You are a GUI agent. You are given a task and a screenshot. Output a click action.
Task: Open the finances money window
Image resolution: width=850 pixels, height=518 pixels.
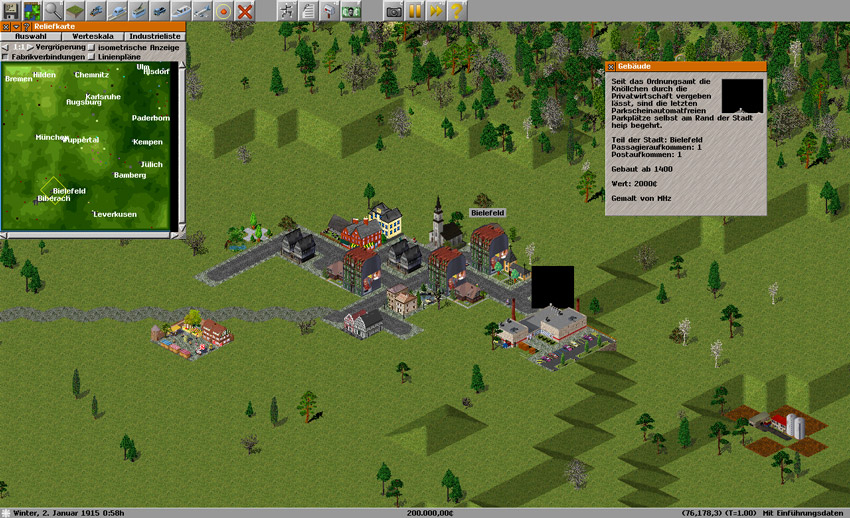pyautogui.click(x=351, y=10)
